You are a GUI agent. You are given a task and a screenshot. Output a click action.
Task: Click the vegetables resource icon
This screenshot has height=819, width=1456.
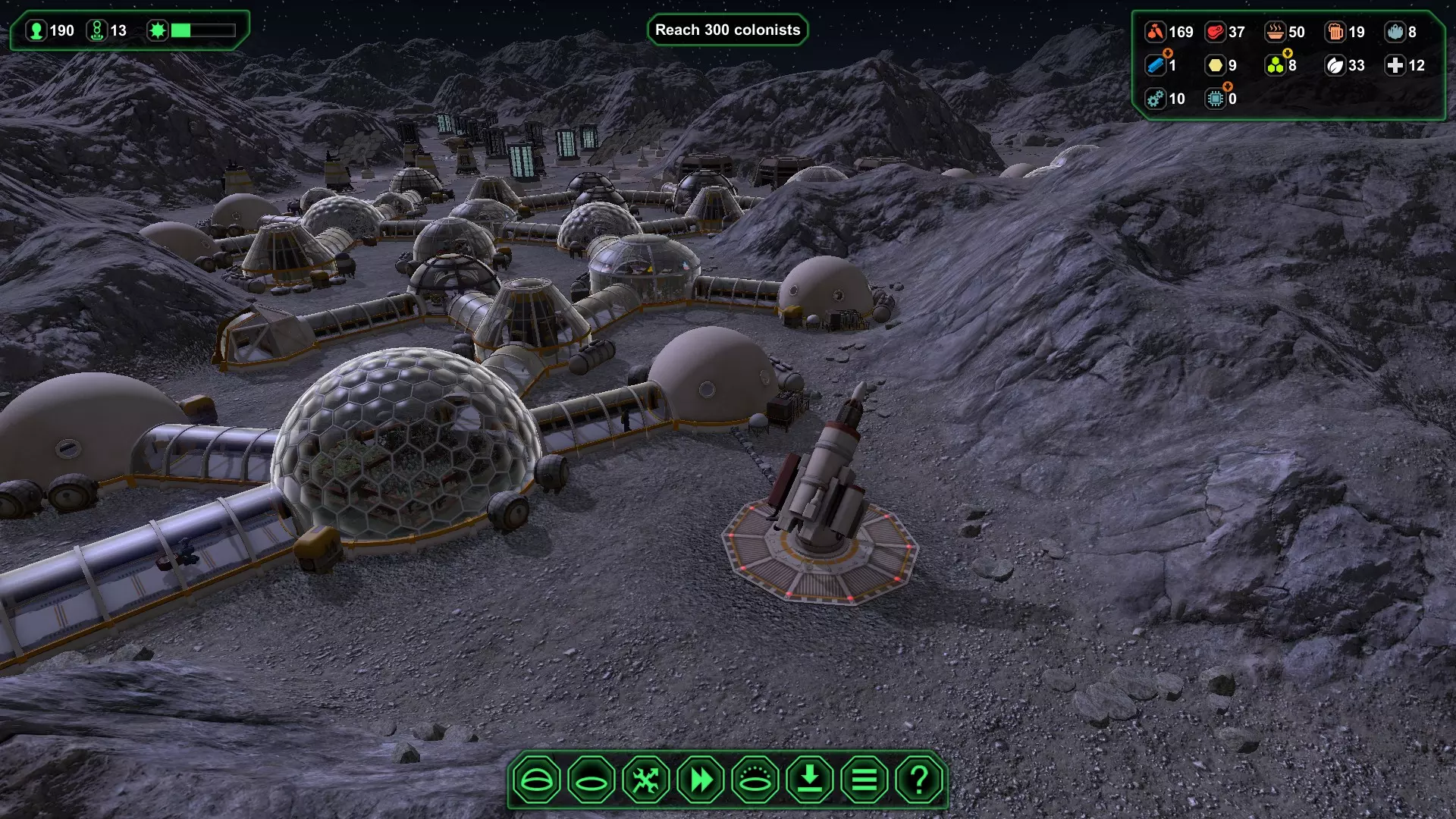pyautogui.click(x=1155, y=32)
